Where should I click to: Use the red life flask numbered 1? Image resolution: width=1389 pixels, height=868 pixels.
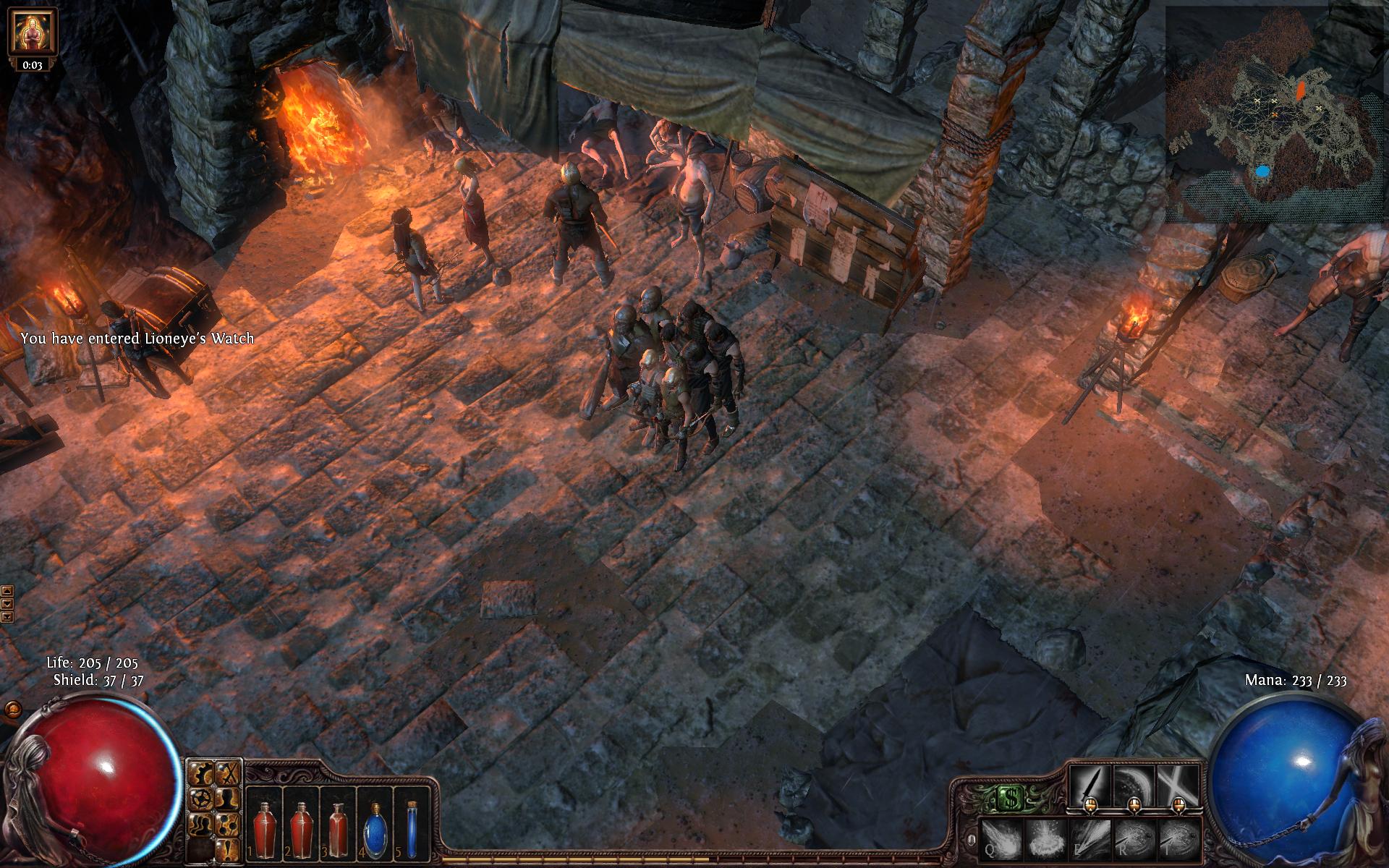click(x=265, y=825)
